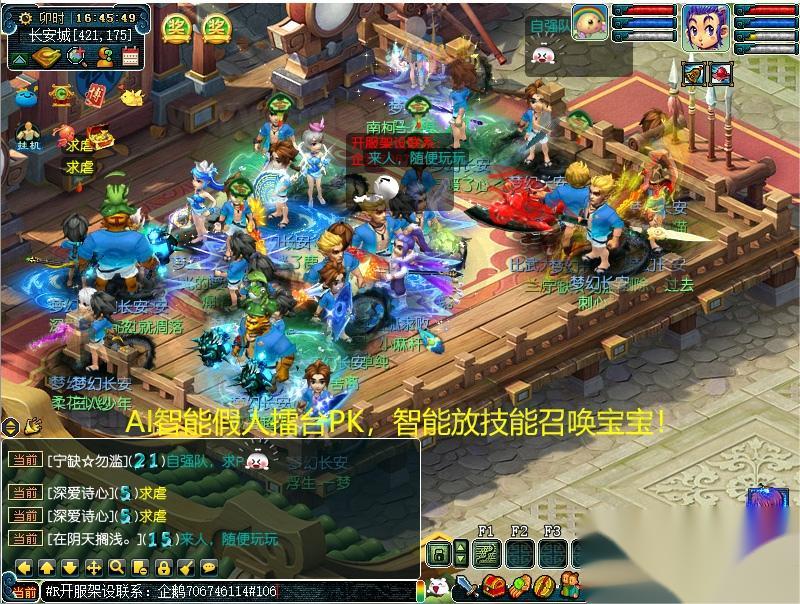Select the player character portrait

pyautogui.click(x=706, y=27)
